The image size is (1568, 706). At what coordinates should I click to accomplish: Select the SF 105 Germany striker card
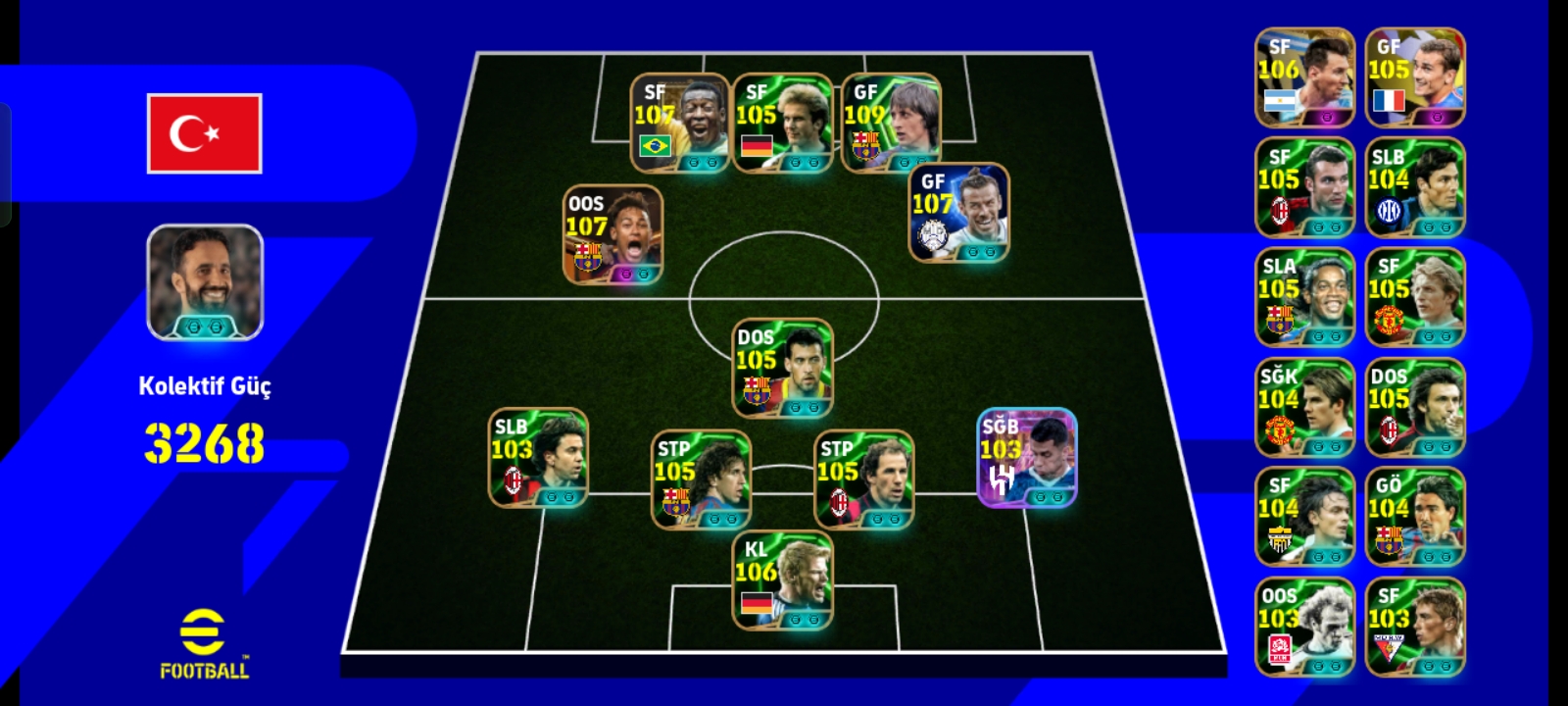coord(782,123)
